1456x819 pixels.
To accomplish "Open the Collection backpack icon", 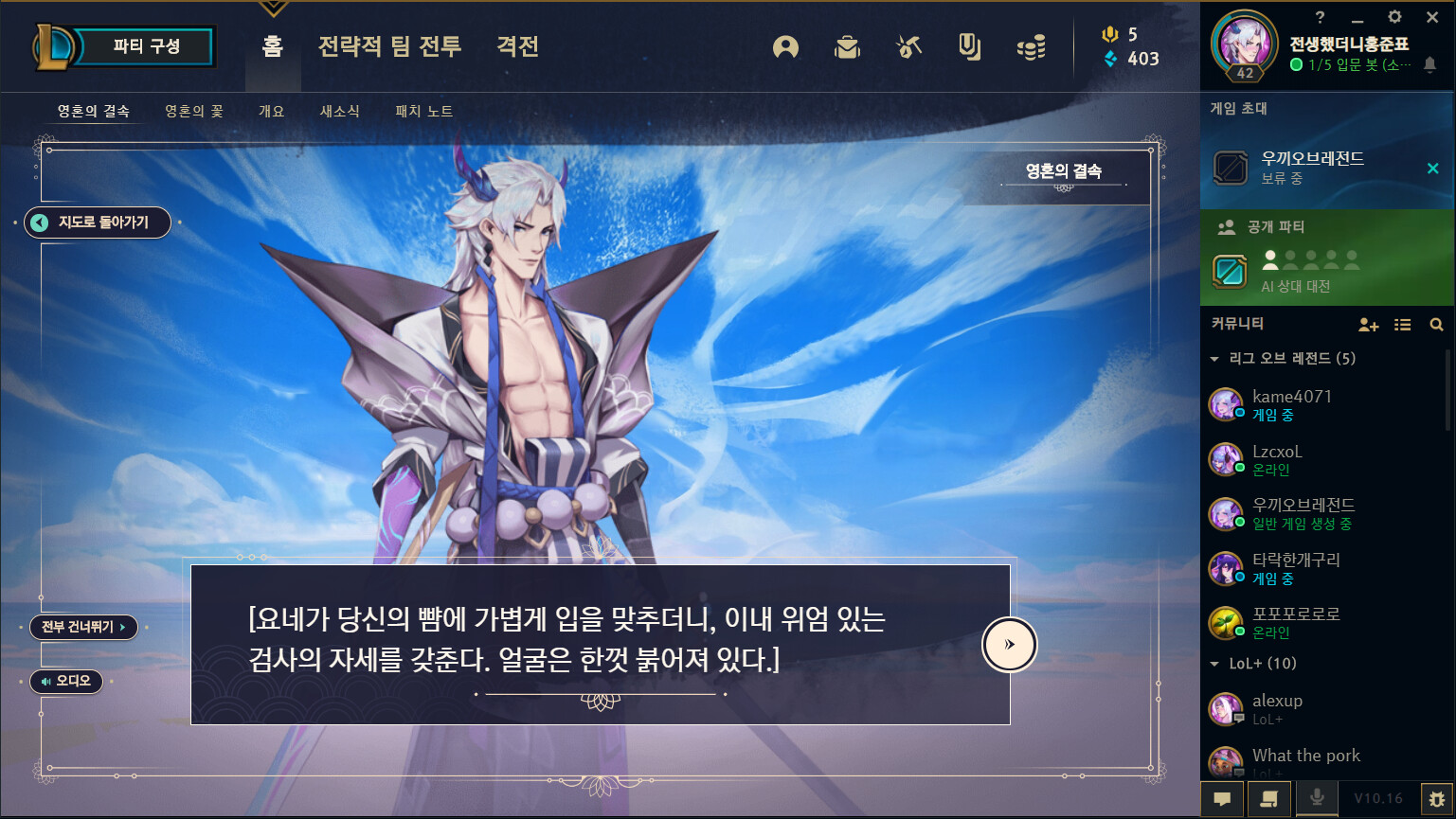I will pyautogui.click(x=847, y=47).
